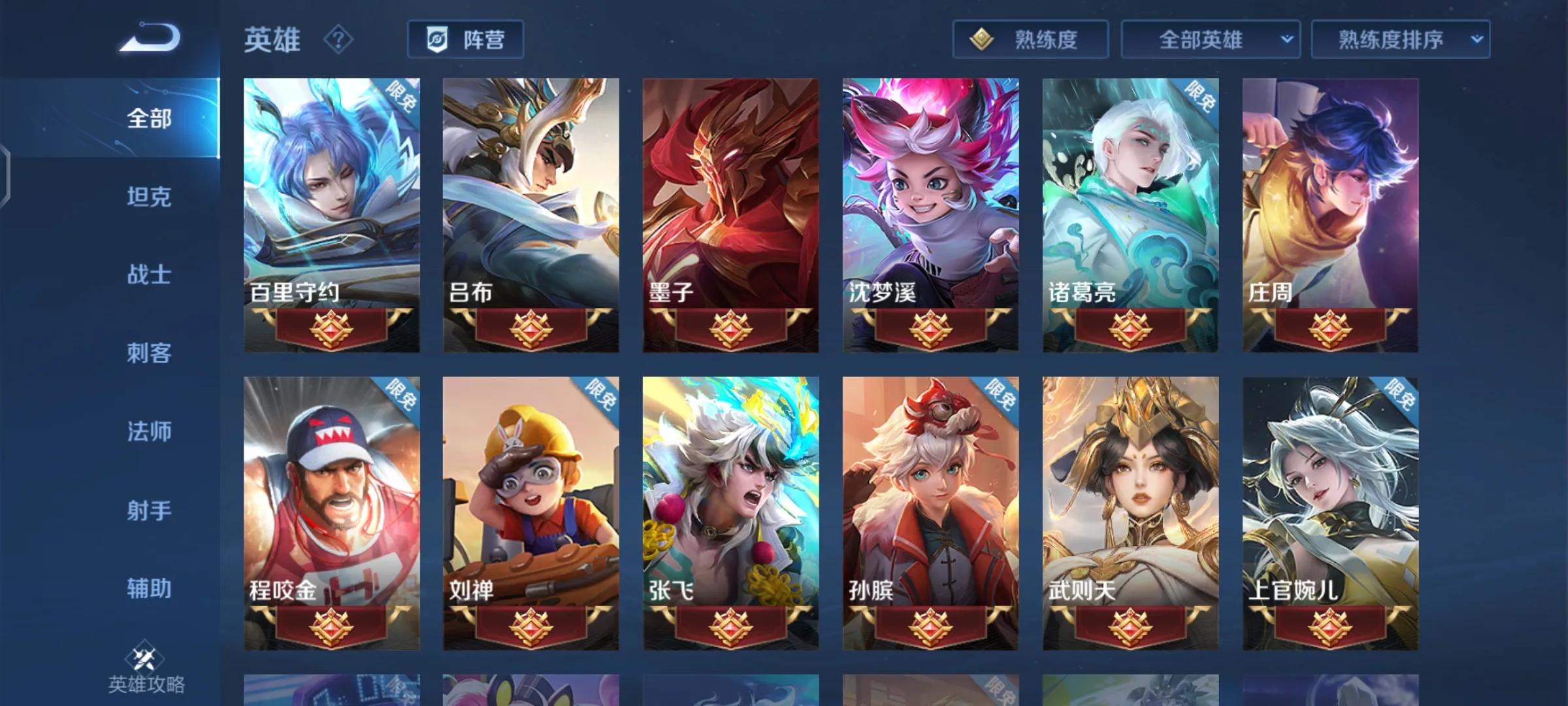Click the shield icon on the 阵营 button
The image size is (1568, 706).
438,39
